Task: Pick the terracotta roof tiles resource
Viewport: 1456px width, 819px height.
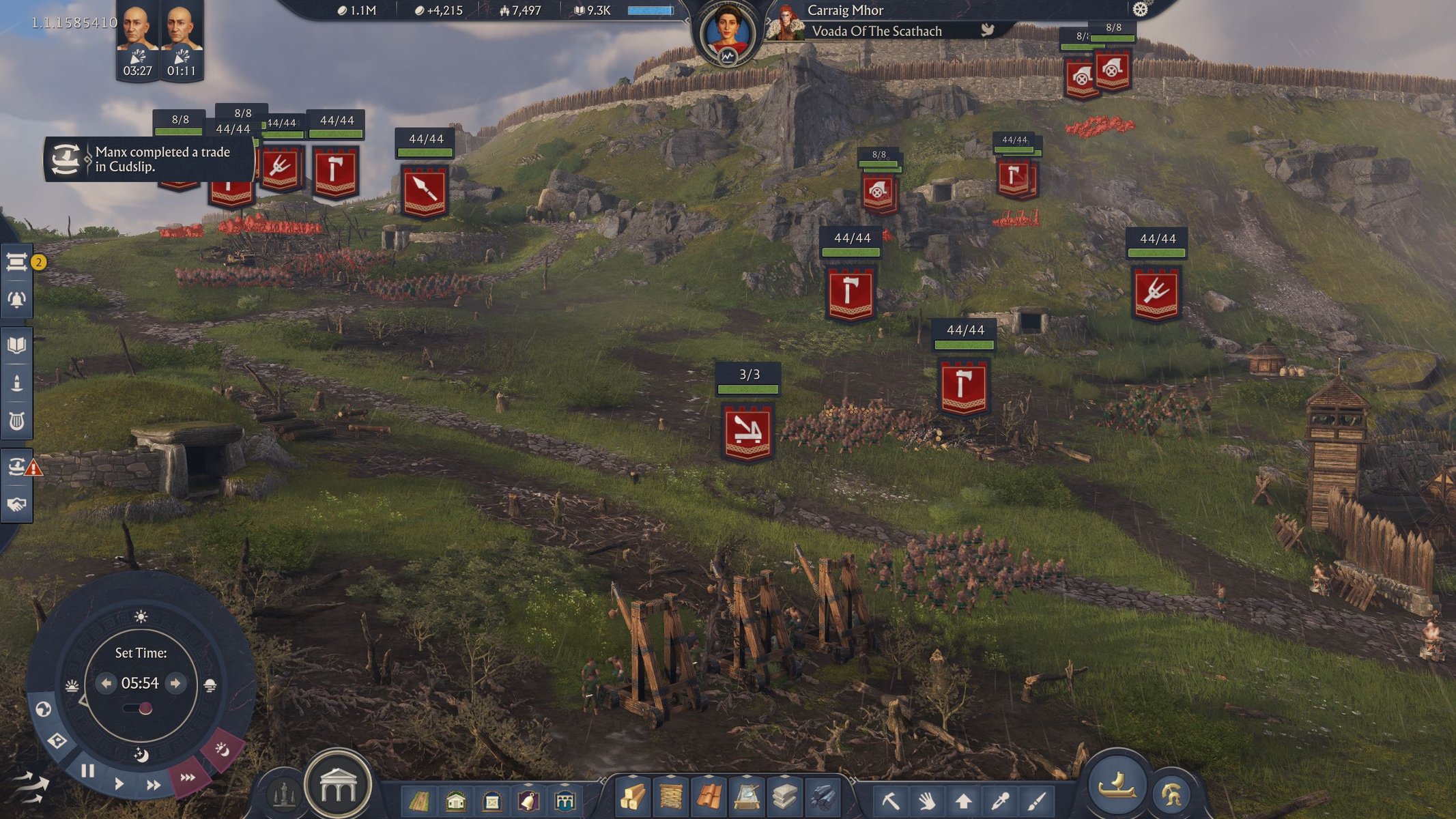Action: pyautogui.click(x=709, y=797)
